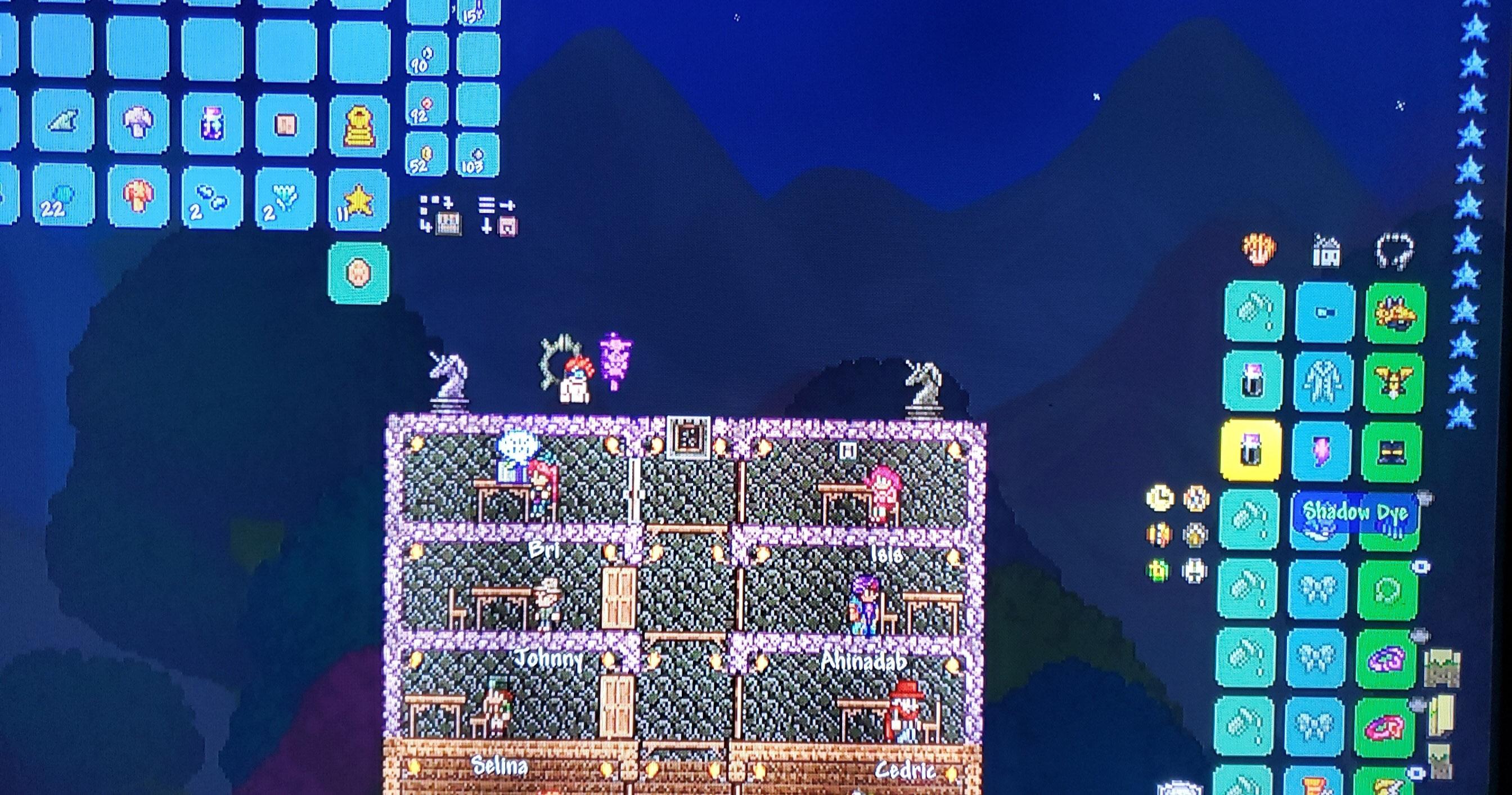The width and height of the screenshot is (1512, 795).
Task: Select the bee mount equipment slot
Action: [1396, 313]
